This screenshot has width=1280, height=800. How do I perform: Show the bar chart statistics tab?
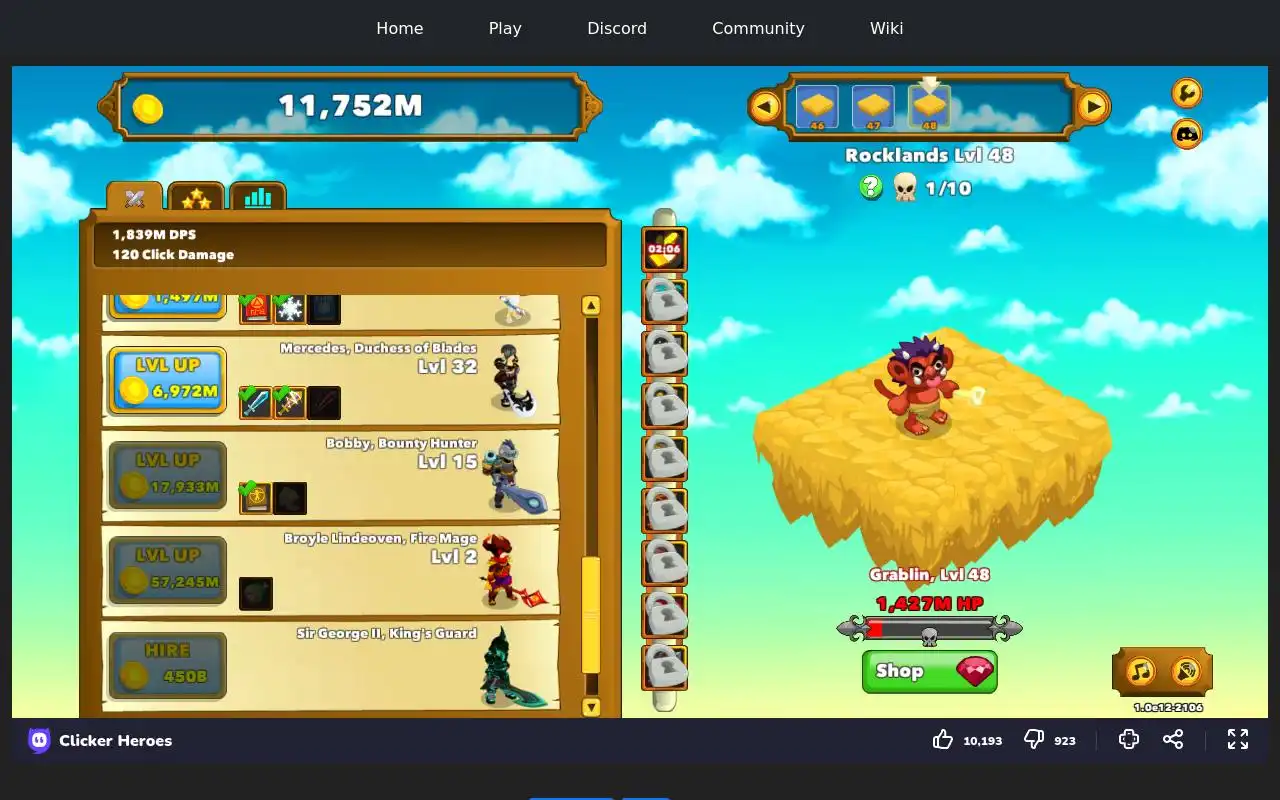point(258,197)
